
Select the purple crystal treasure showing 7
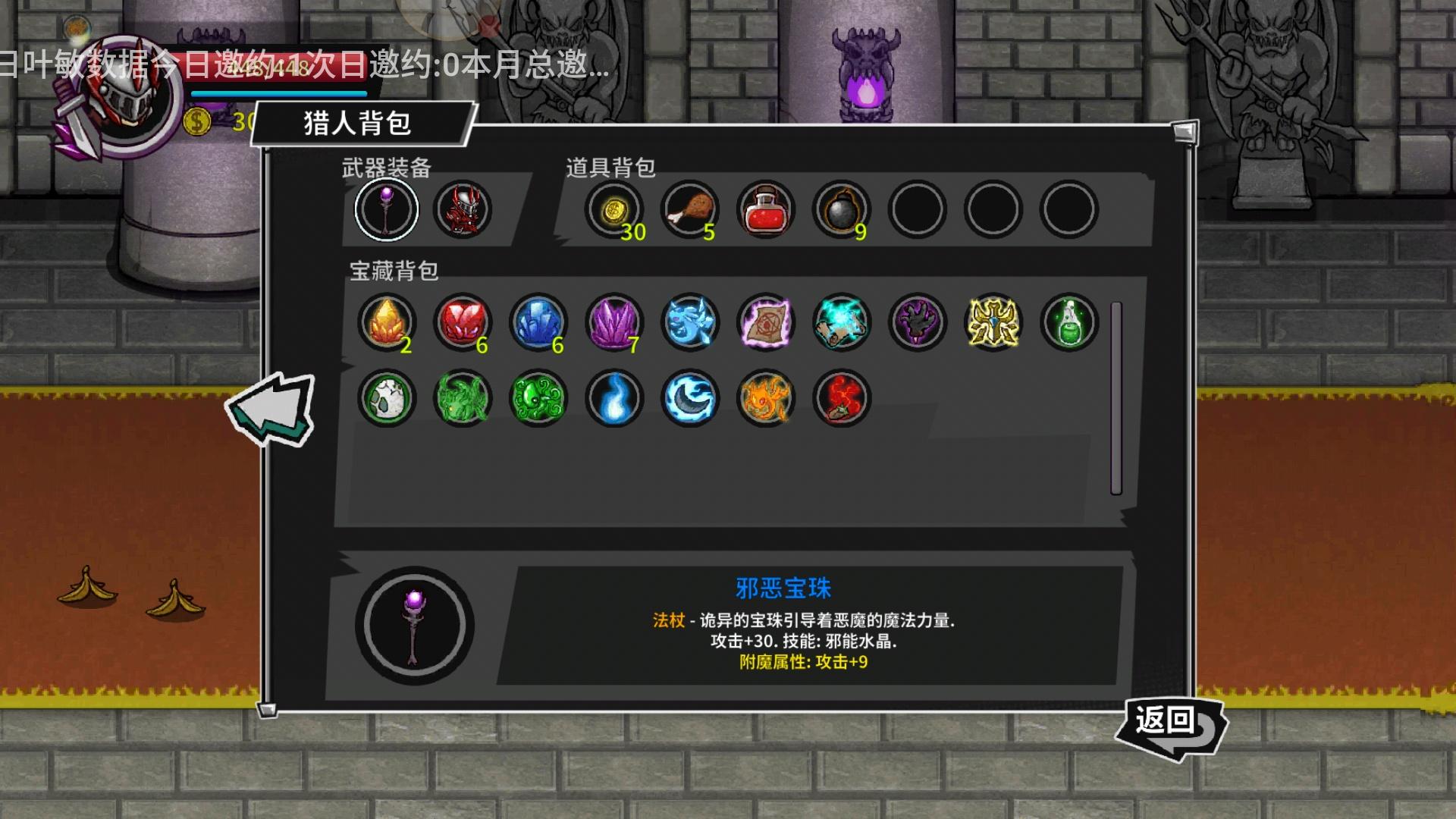[613, 322]
